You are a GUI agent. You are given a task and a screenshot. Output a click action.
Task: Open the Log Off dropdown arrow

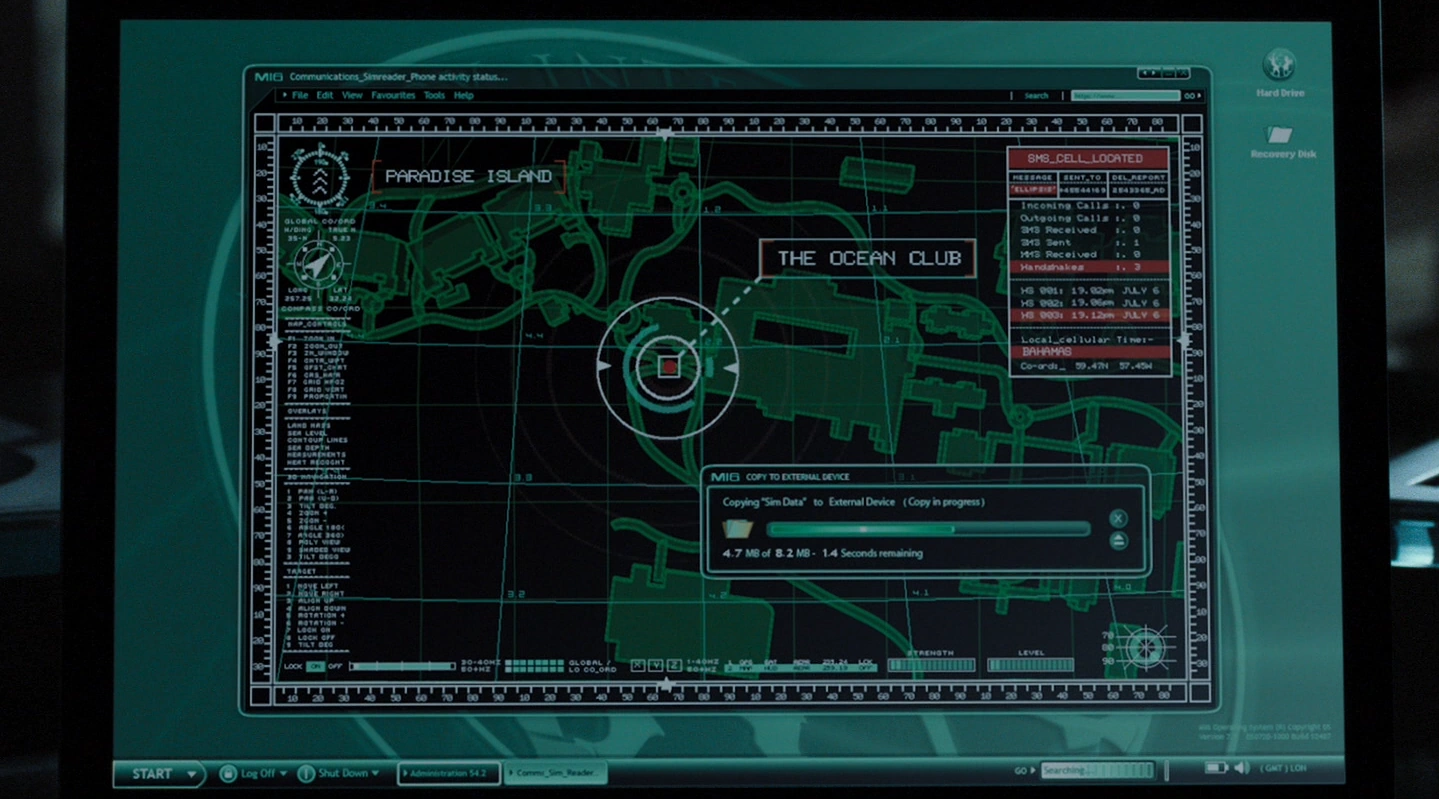(x=283, y=772)
